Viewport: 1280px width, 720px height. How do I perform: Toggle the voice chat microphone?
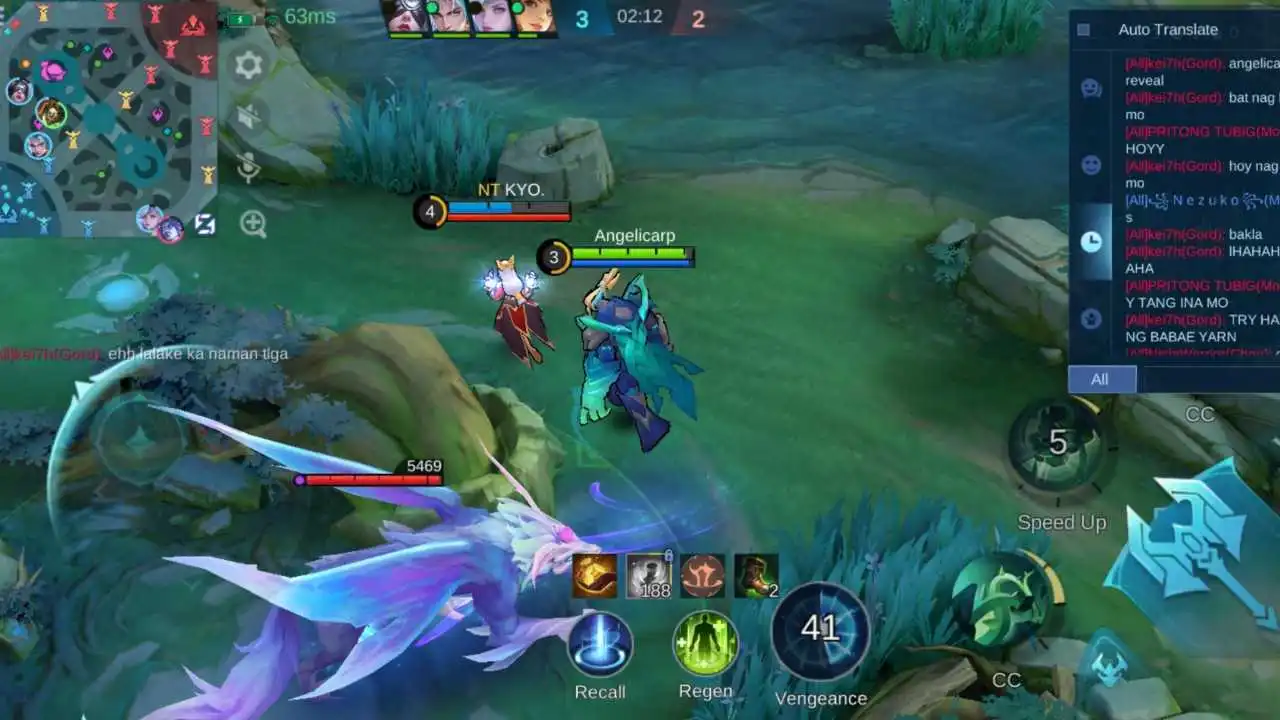[248, 165]
